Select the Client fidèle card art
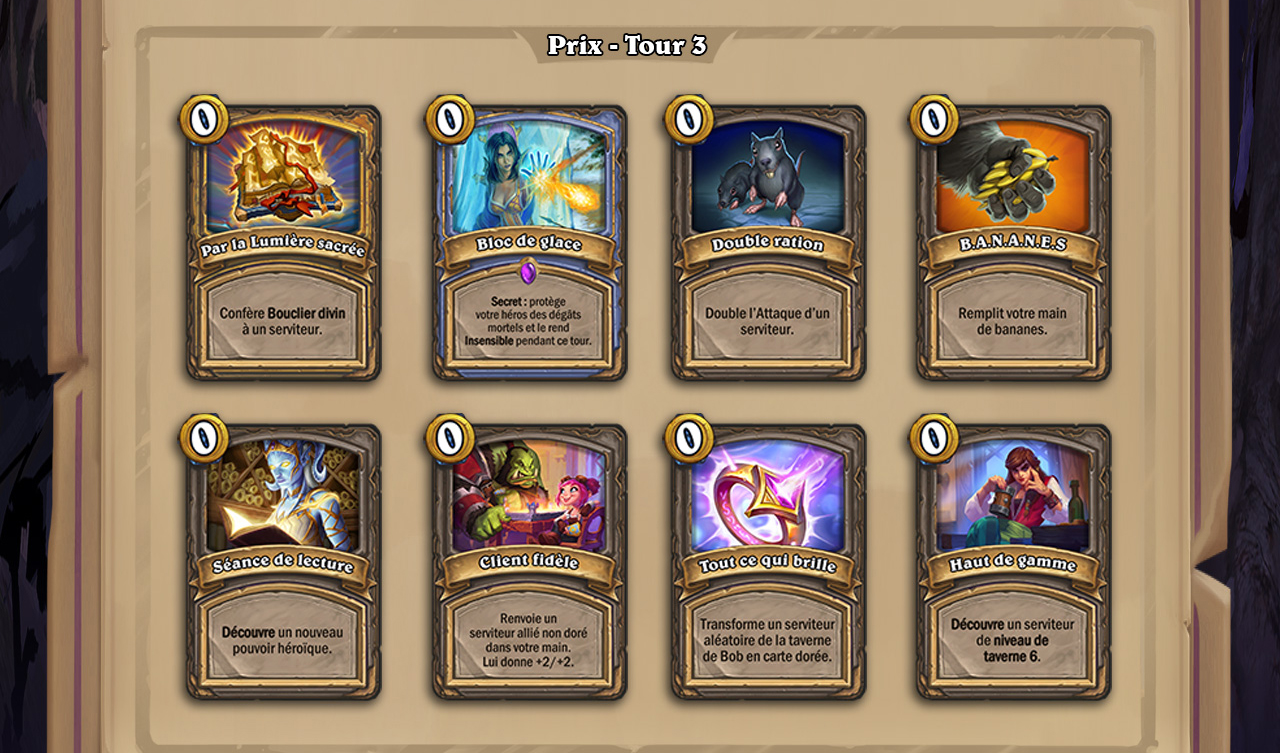This screenshot has width=1280, height=753. tap(528, 495)
